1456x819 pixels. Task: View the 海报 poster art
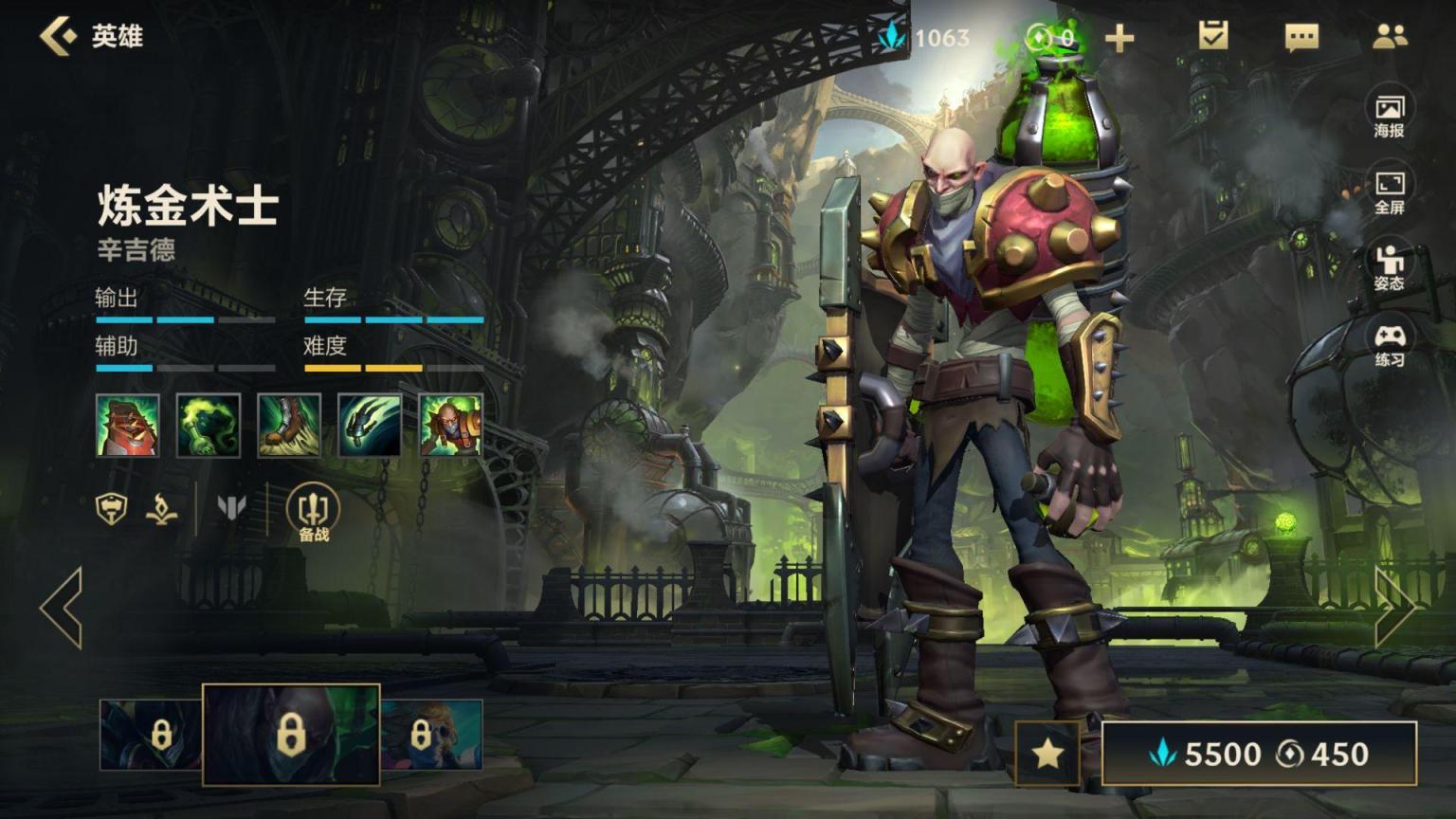point(1389,116)
